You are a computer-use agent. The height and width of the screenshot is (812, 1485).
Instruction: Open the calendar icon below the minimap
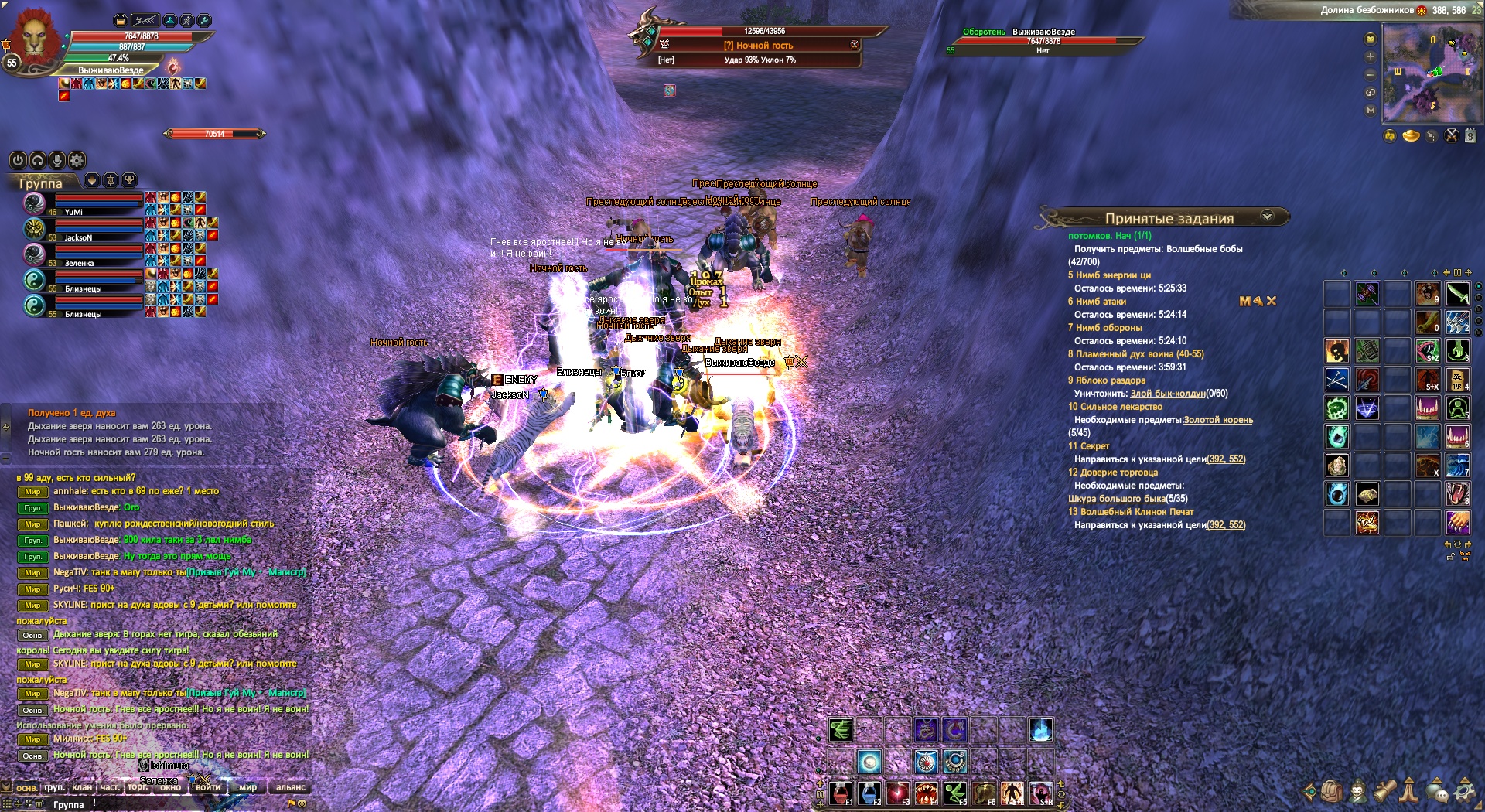click(1470, 136)
